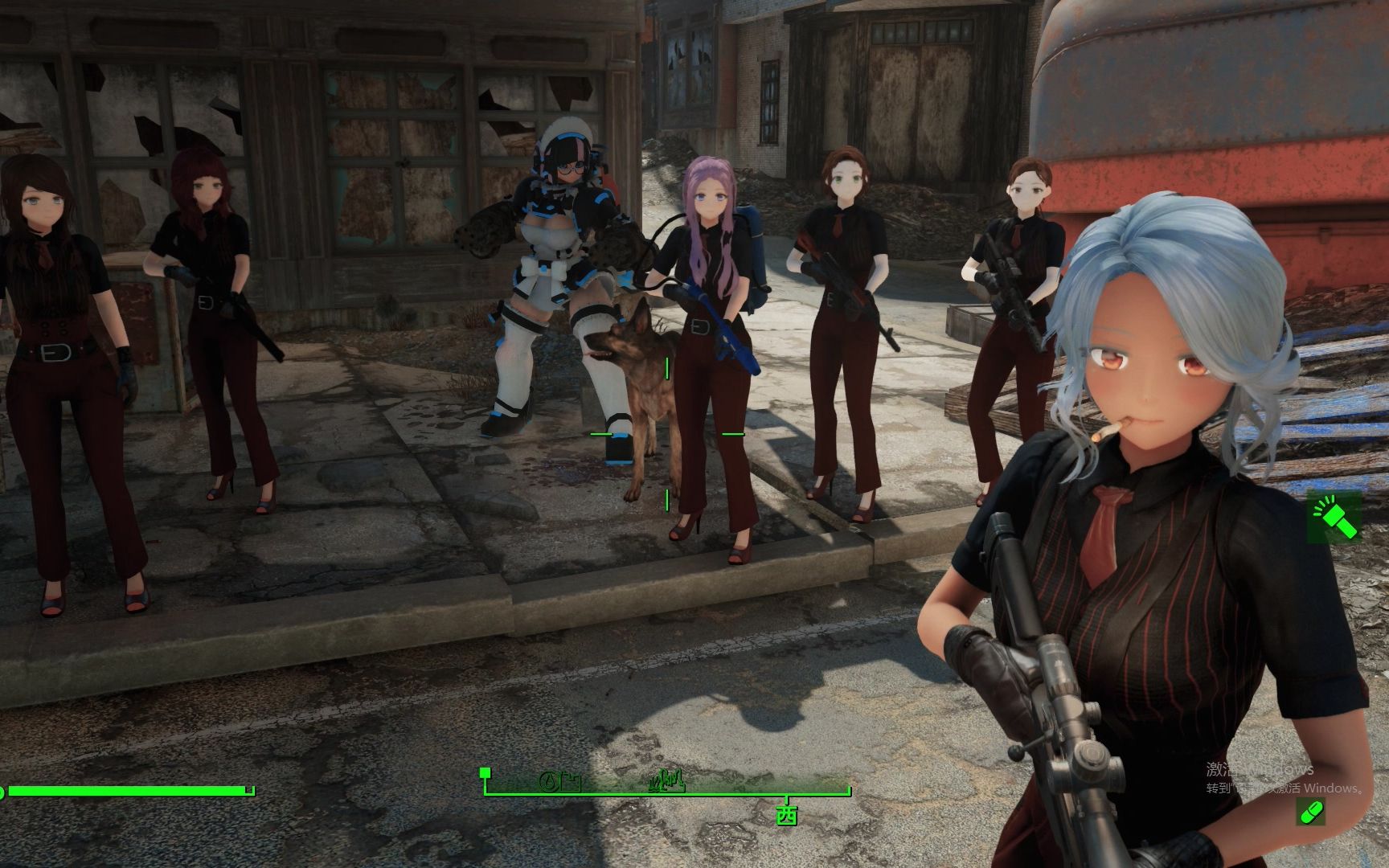Toggle the green flashlight icon
This screenshot has width=1389, height=868.
point(1334,517)
